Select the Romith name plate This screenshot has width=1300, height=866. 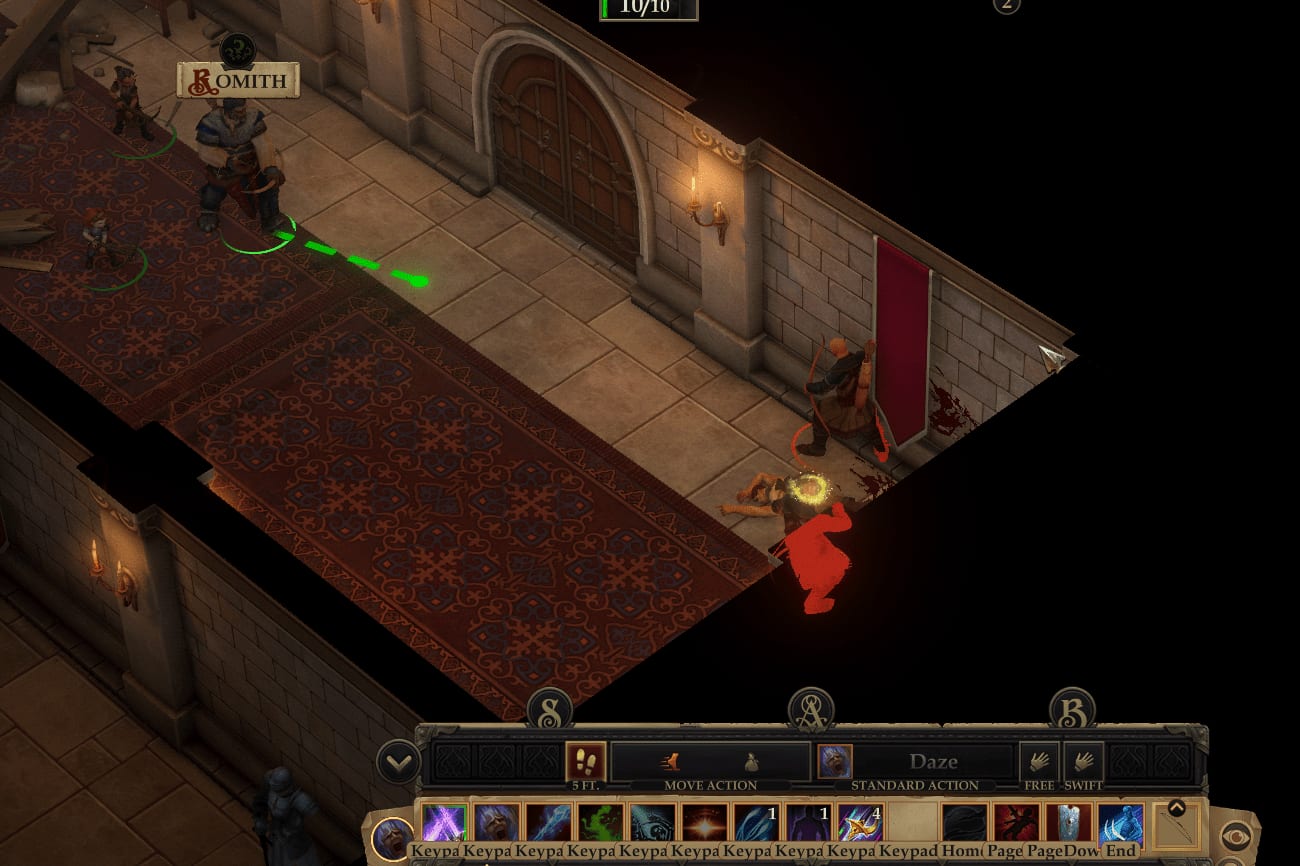tap(238, 81)
